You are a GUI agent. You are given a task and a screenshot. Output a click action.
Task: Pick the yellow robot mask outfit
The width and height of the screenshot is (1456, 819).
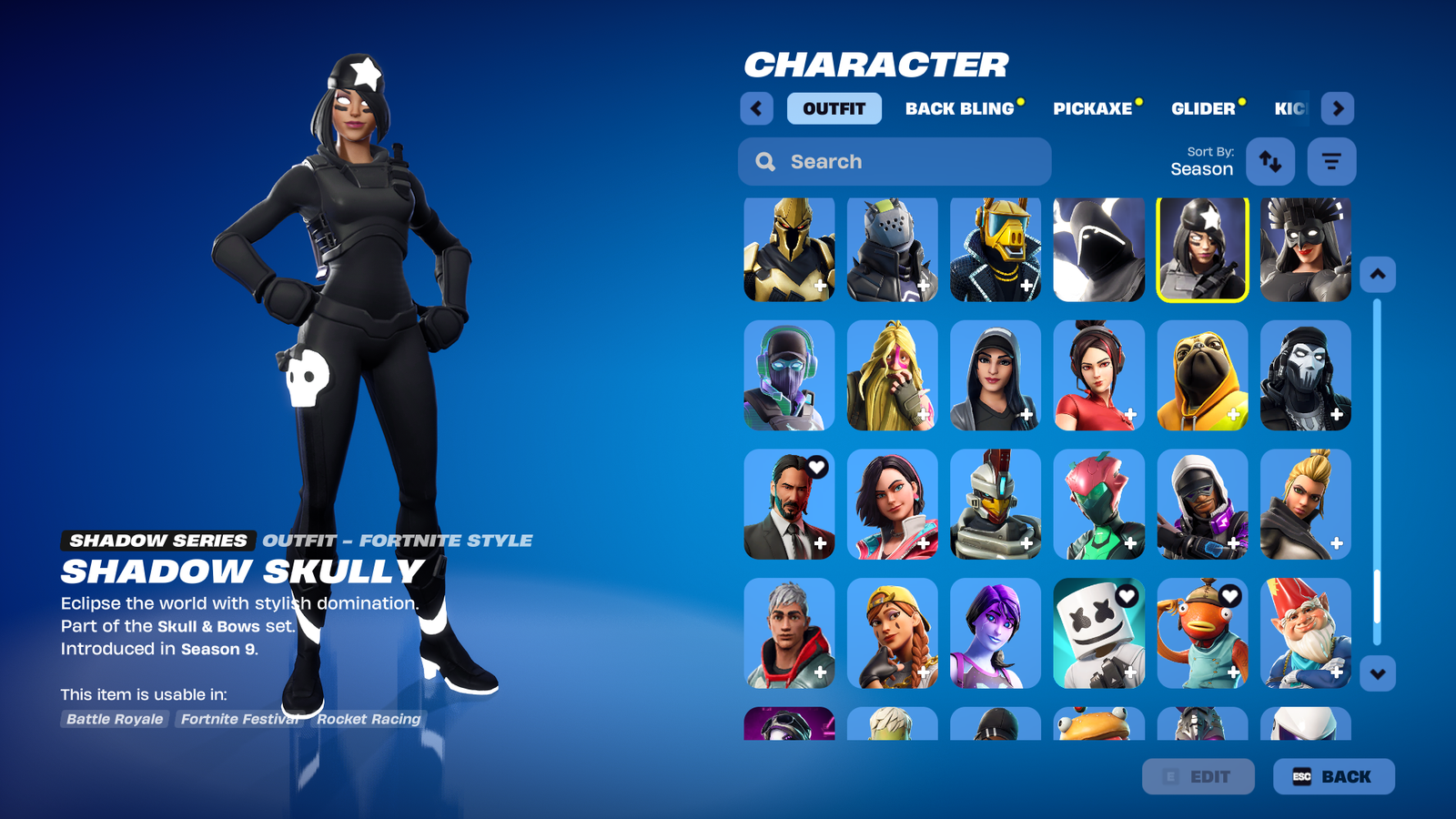pyautogui.click(x=996, y=249)
